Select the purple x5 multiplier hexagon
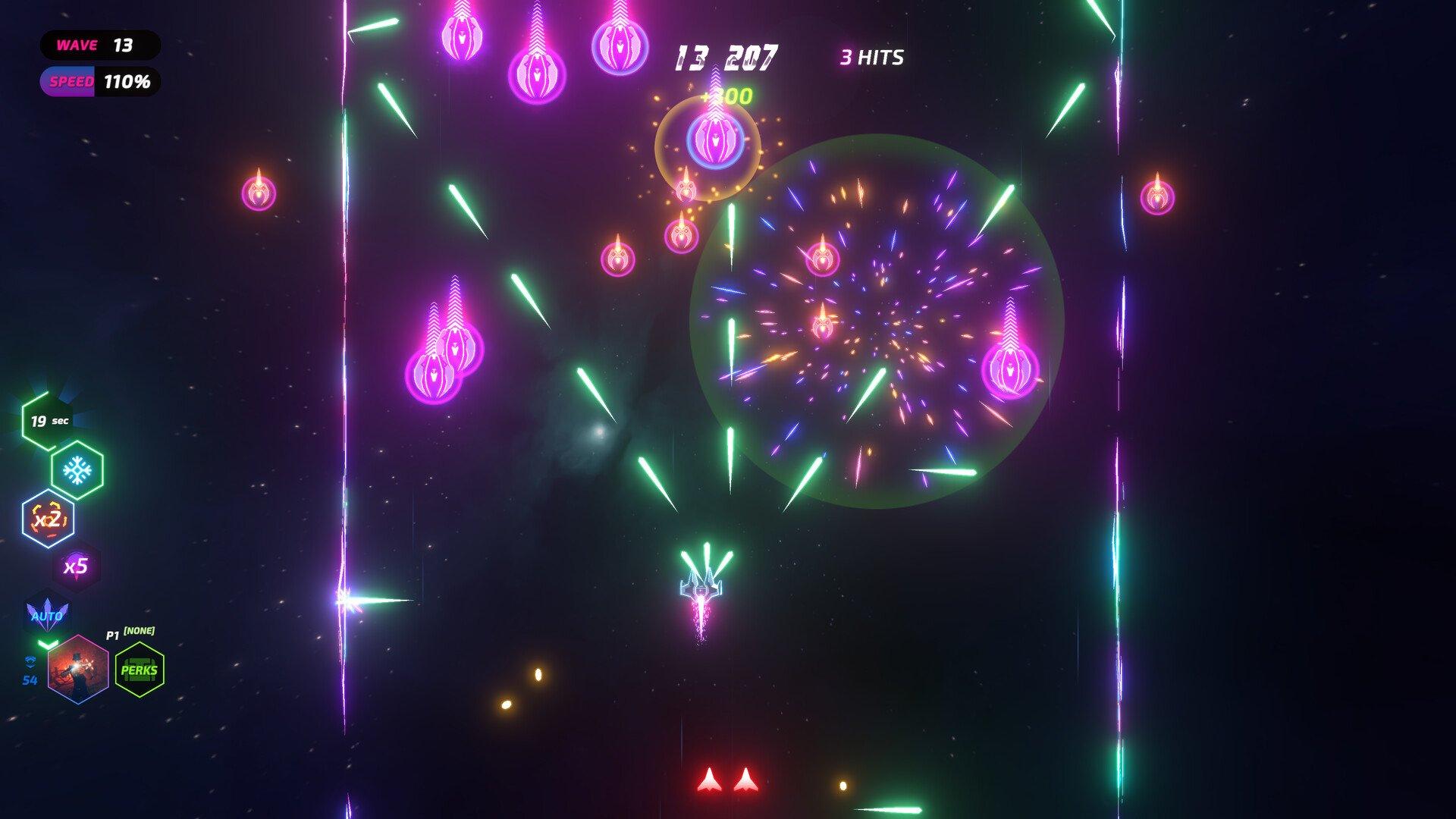 click(x=76, y=566)
